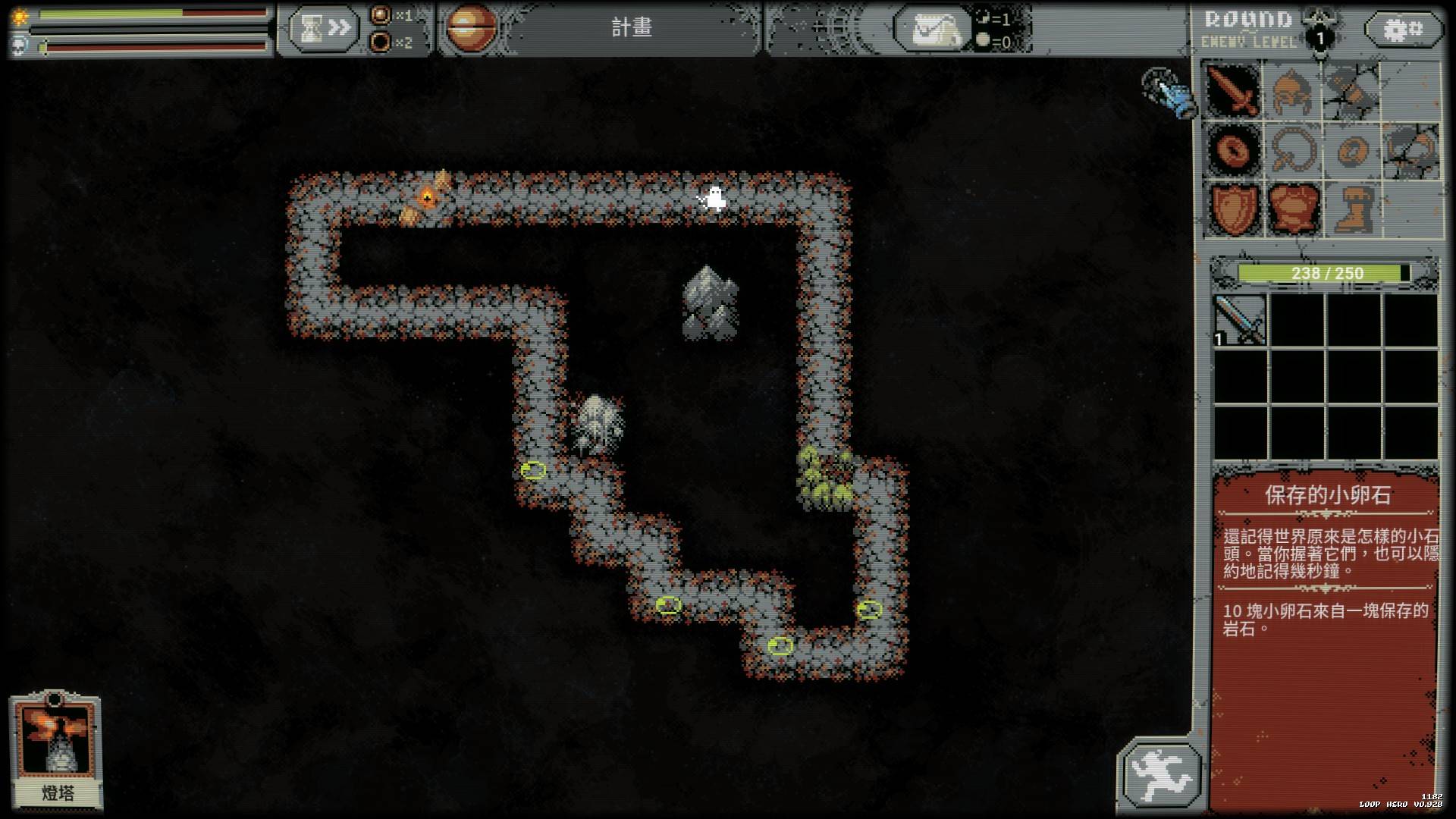1456x819 pixels.
Task: Select the boots equipment slot
Action: [1351, 209]
